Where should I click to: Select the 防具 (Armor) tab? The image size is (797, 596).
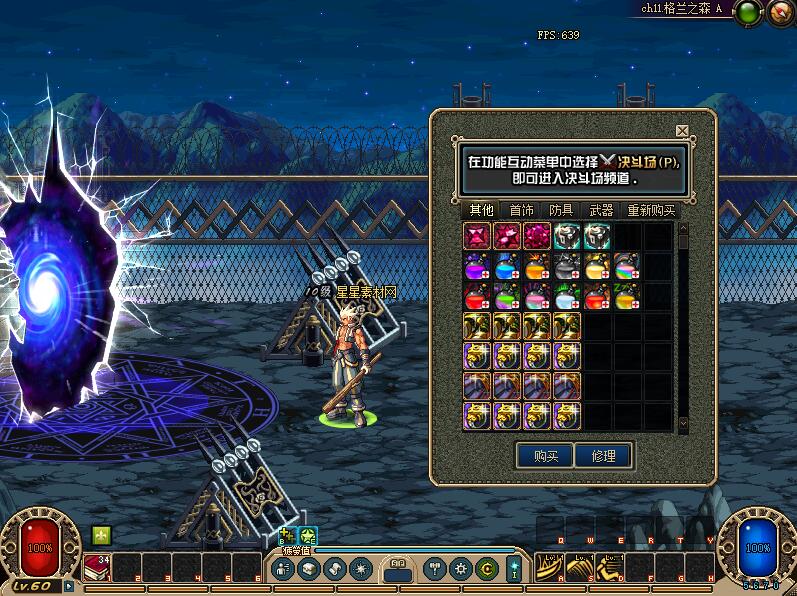click(x=561, y=210)
